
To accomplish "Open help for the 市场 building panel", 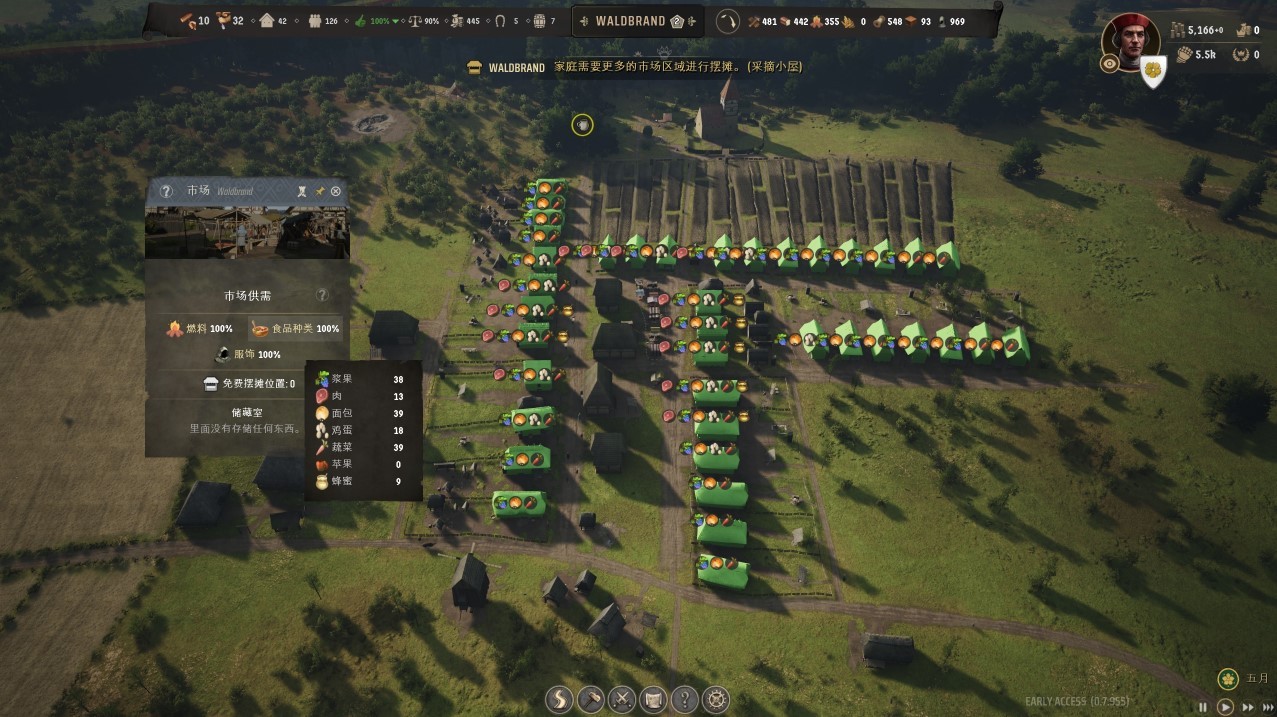I will (x=166, y=191).
